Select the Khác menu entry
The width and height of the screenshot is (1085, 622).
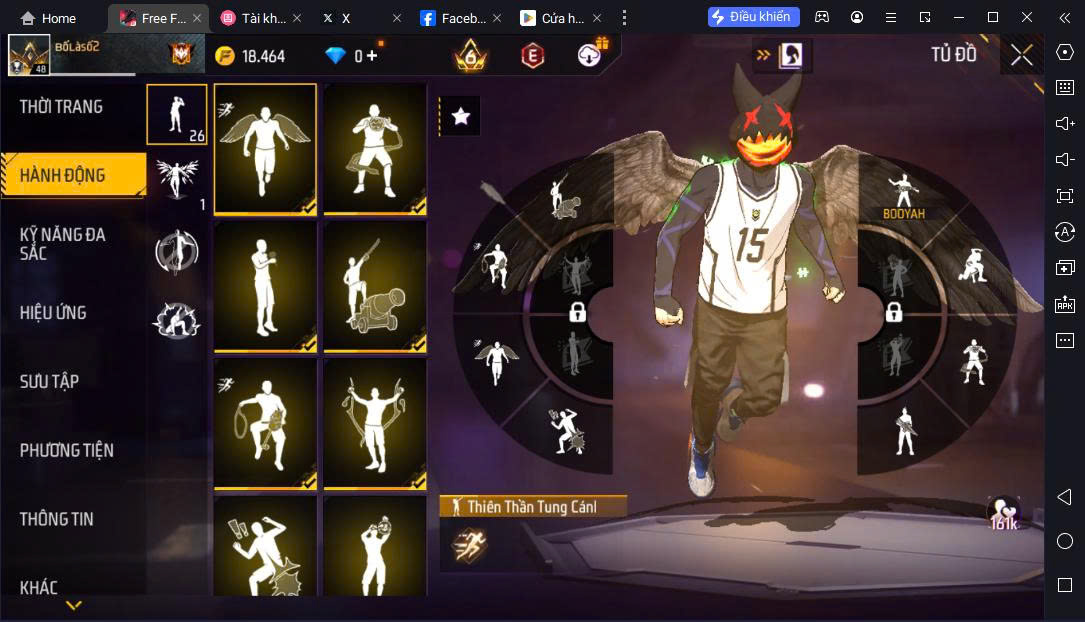tap(39, 587)
